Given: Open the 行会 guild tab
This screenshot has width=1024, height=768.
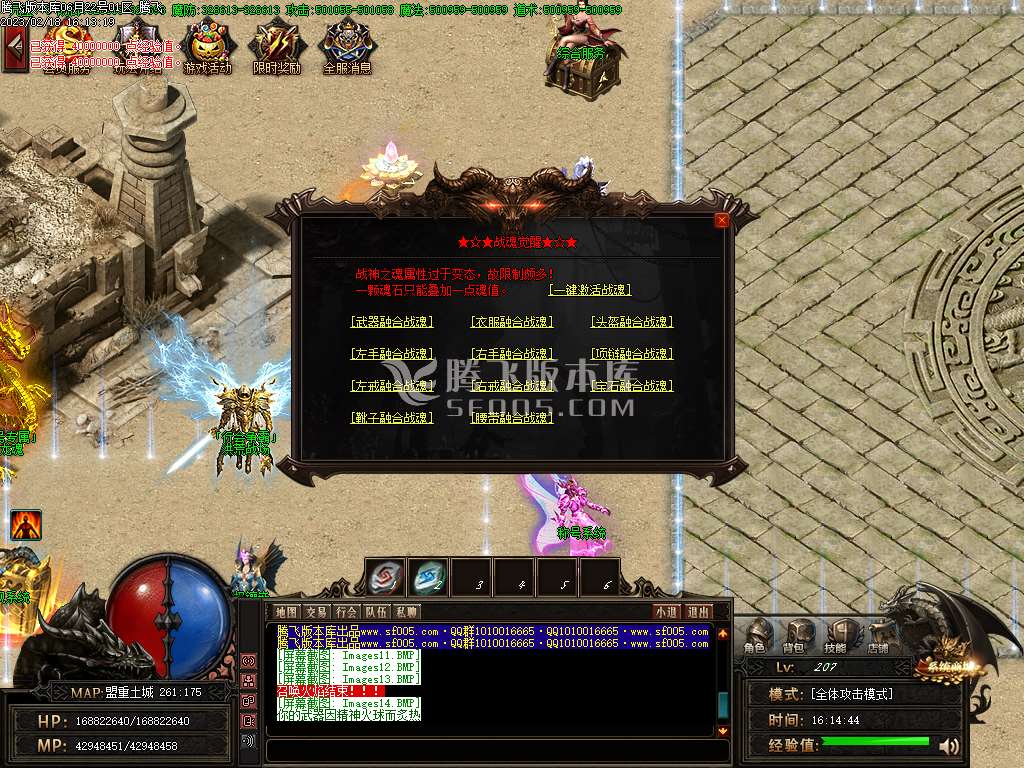Looking at the screenshot, I should 346,612.
